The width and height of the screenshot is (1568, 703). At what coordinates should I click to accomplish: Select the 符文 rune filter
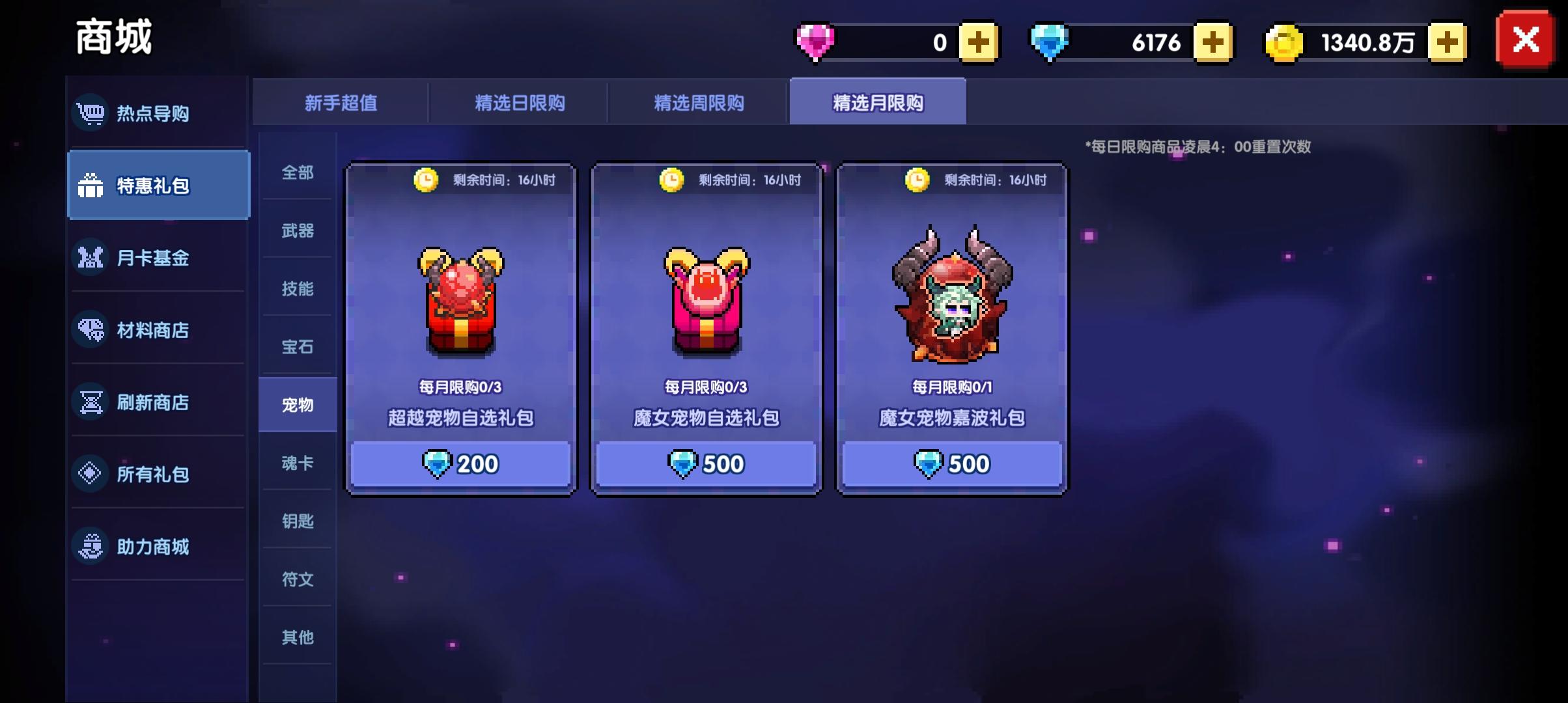pyautogui.click(x=298, y=579)
